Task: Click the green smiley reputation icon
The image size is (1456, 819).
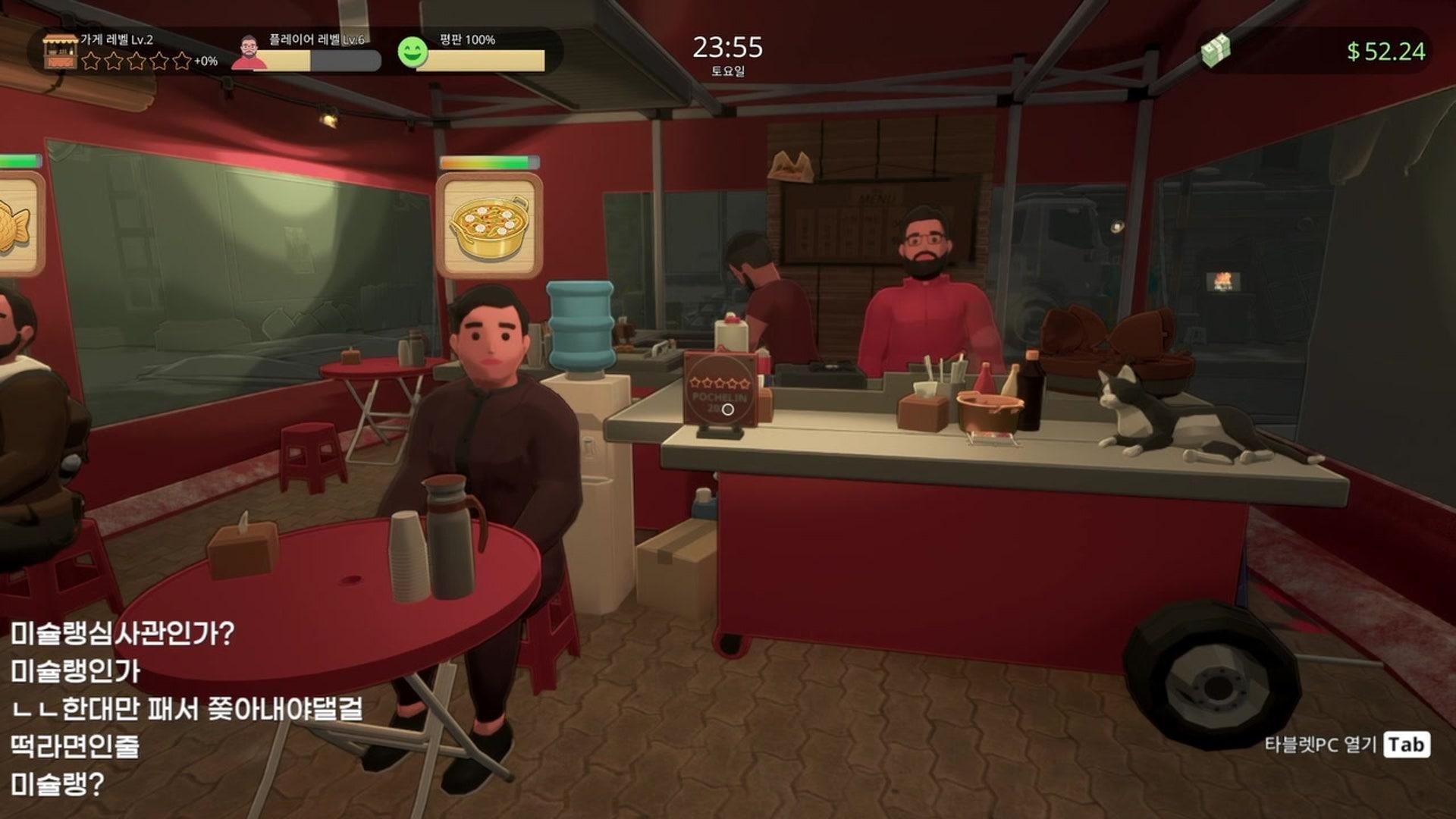Action: (x=413, y=52)
